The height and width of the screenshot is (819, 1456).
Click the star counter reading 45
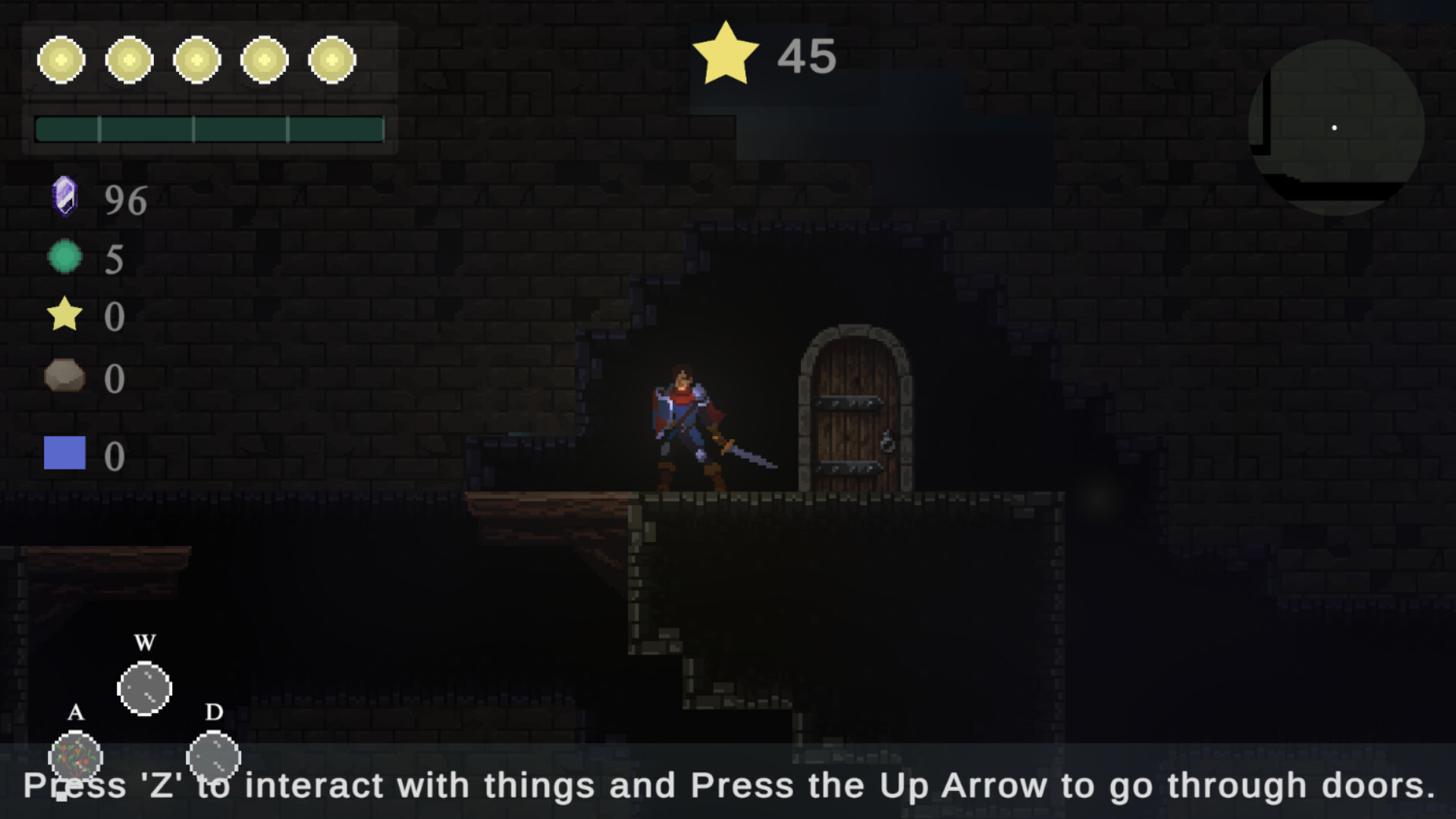806,55
